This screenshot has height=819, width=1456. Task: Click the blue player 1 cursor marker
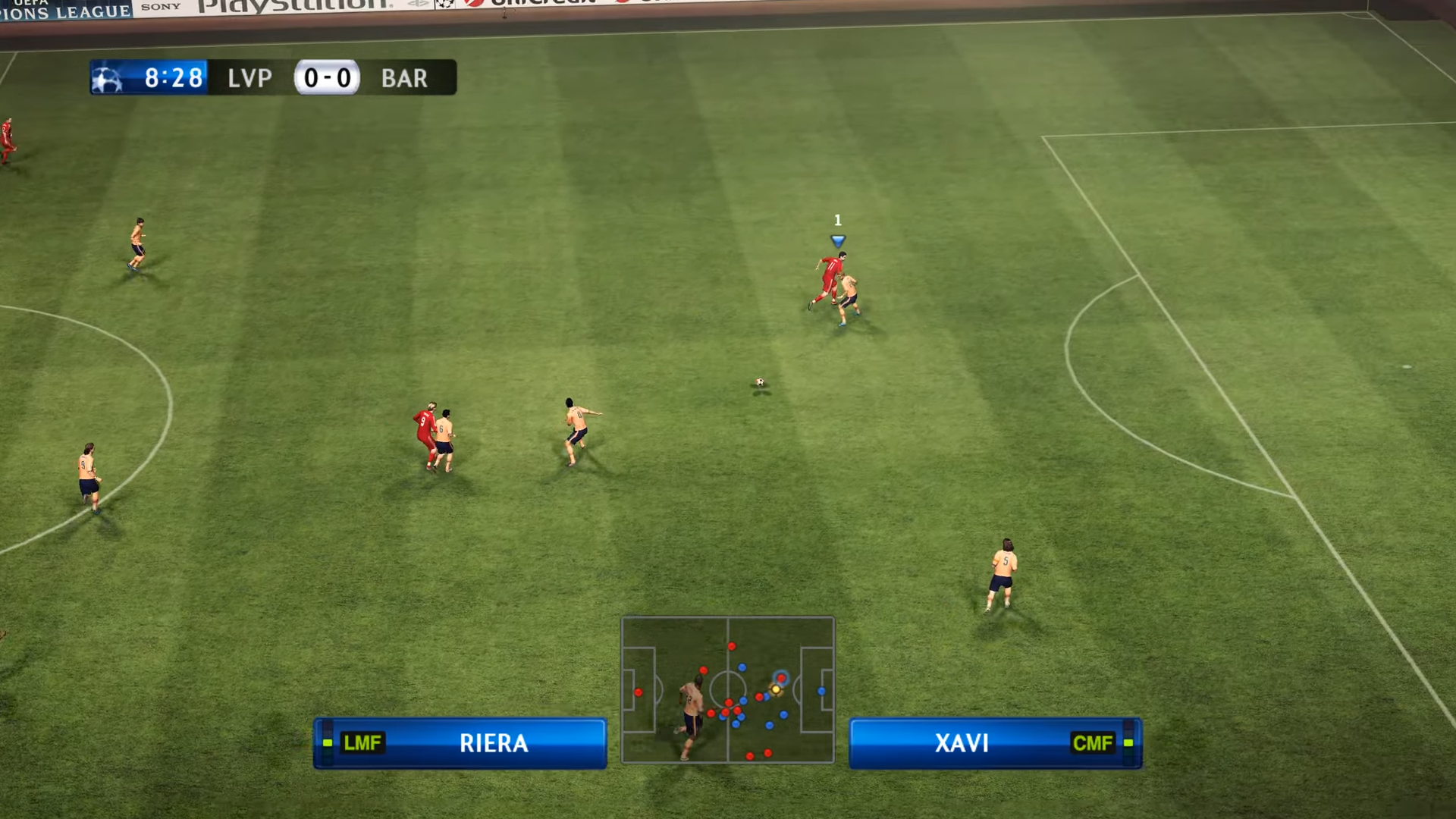point(837,240)
